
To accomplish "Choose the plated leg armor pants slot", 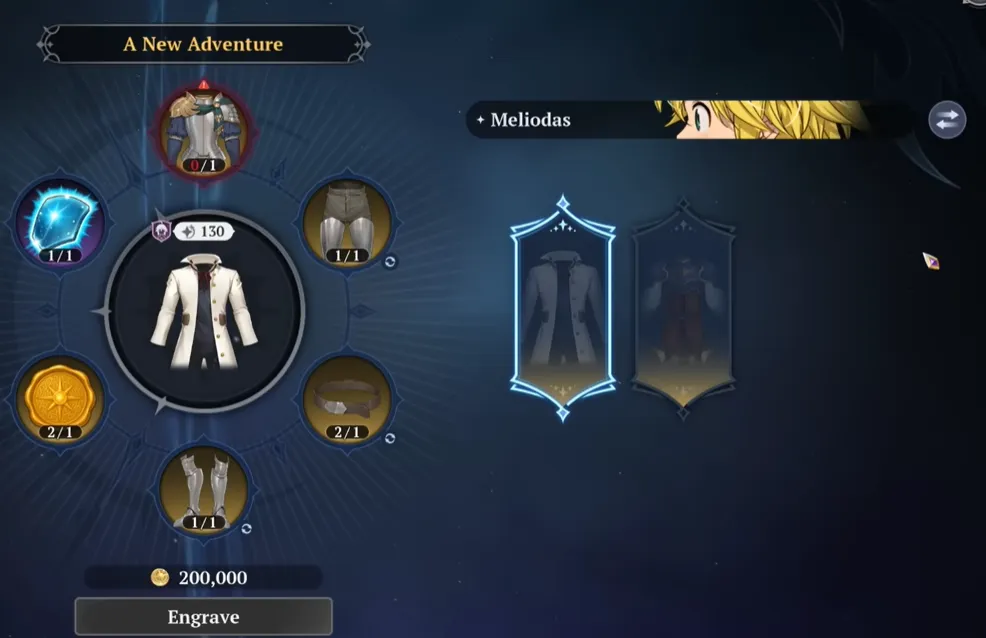I will 346,224.
